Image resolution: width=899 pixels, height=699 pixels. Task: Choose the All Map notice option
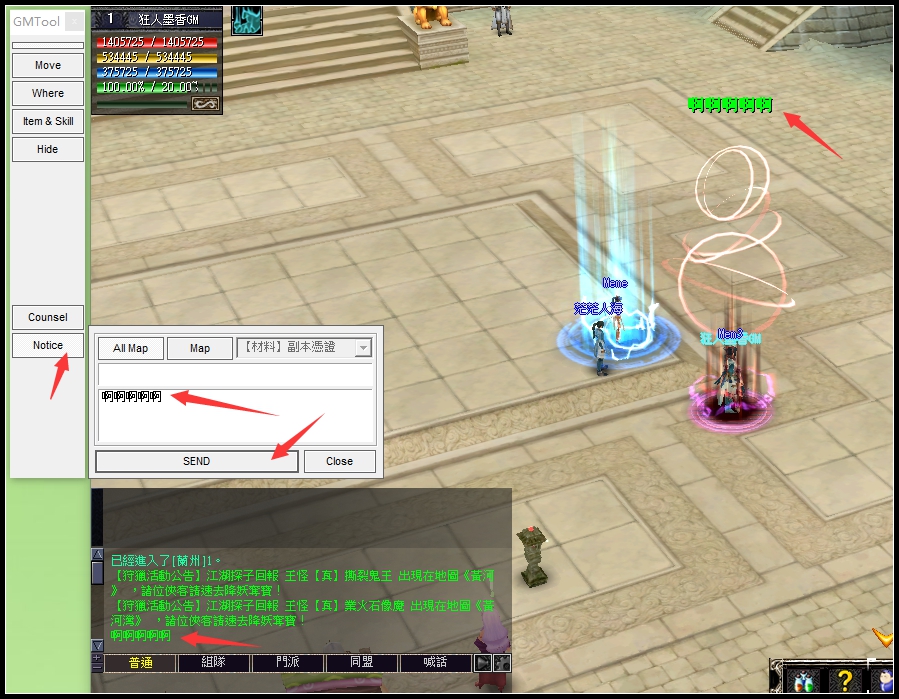click(x=130, y=348)
